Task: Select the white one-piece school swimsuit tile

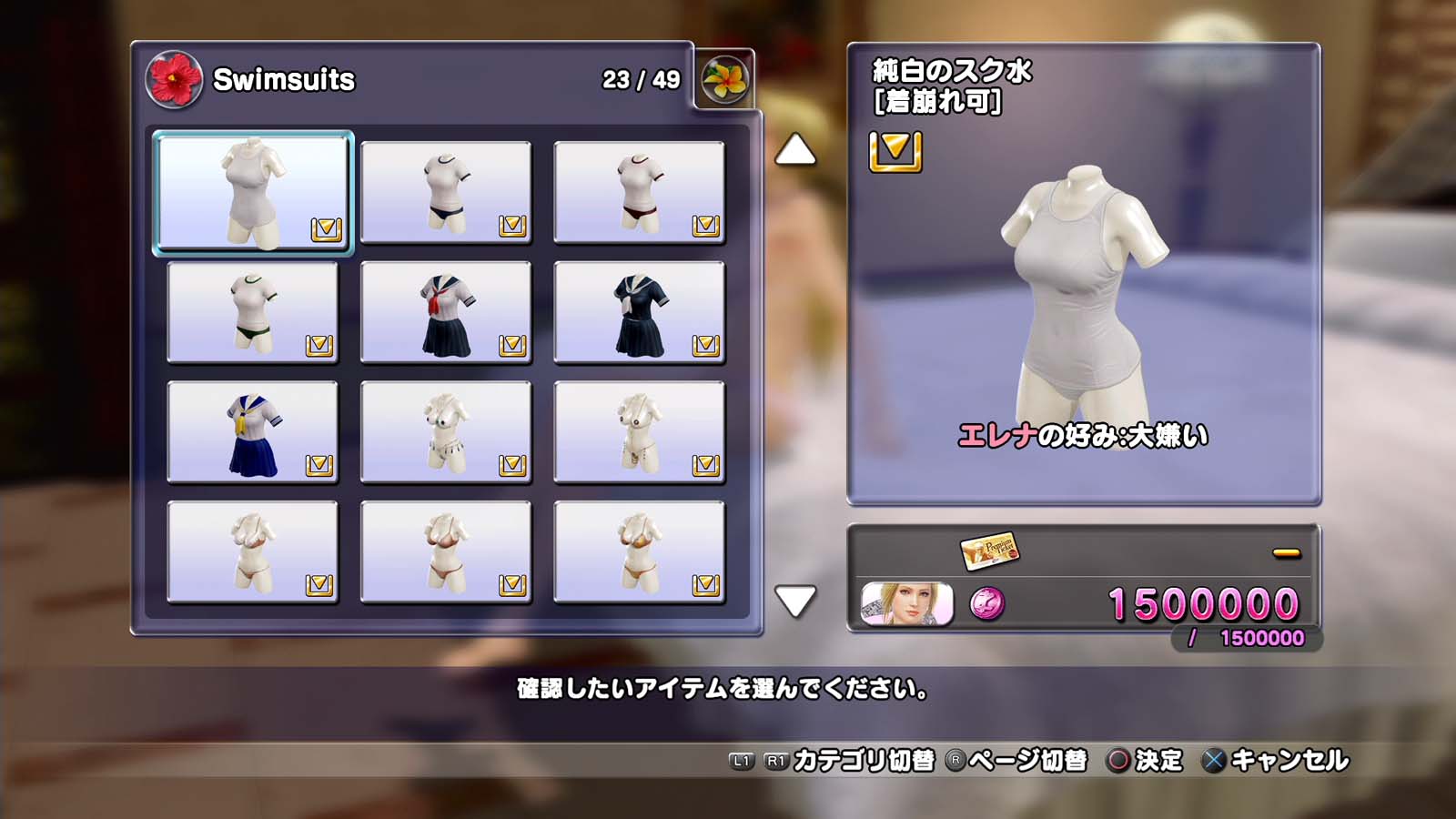Action: click(253, 192)
